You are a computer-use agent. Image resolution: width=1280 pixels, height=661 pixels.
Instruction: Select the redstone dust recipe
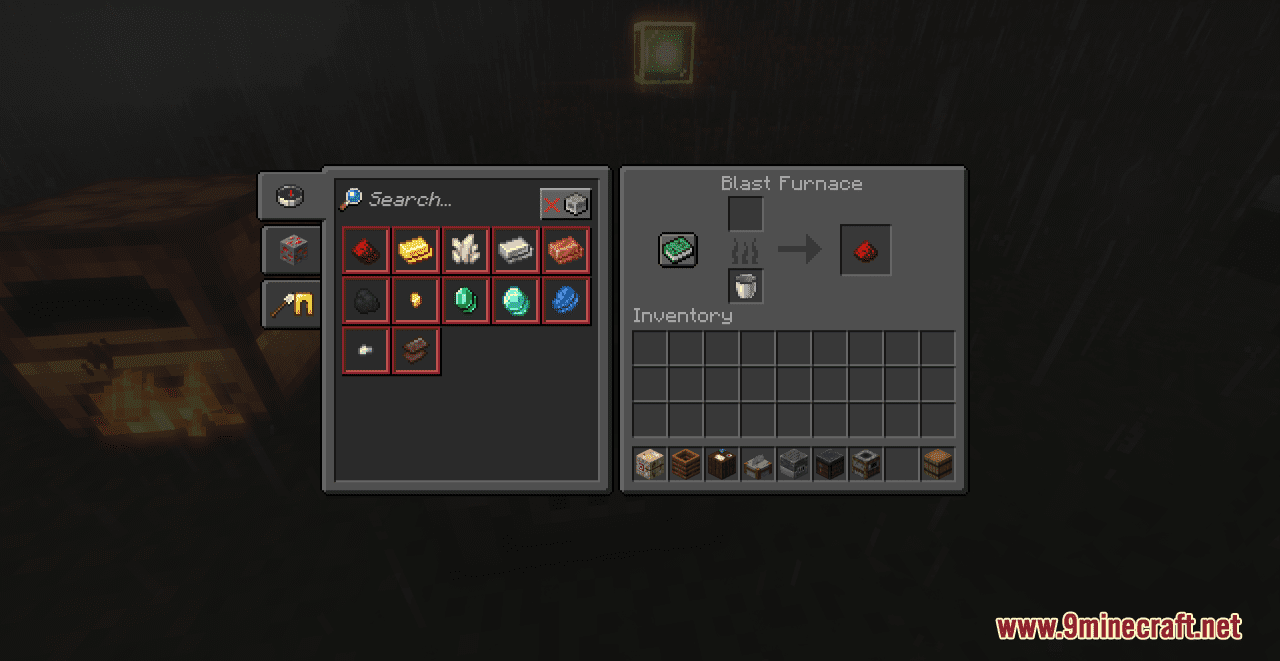pos(366,251)
